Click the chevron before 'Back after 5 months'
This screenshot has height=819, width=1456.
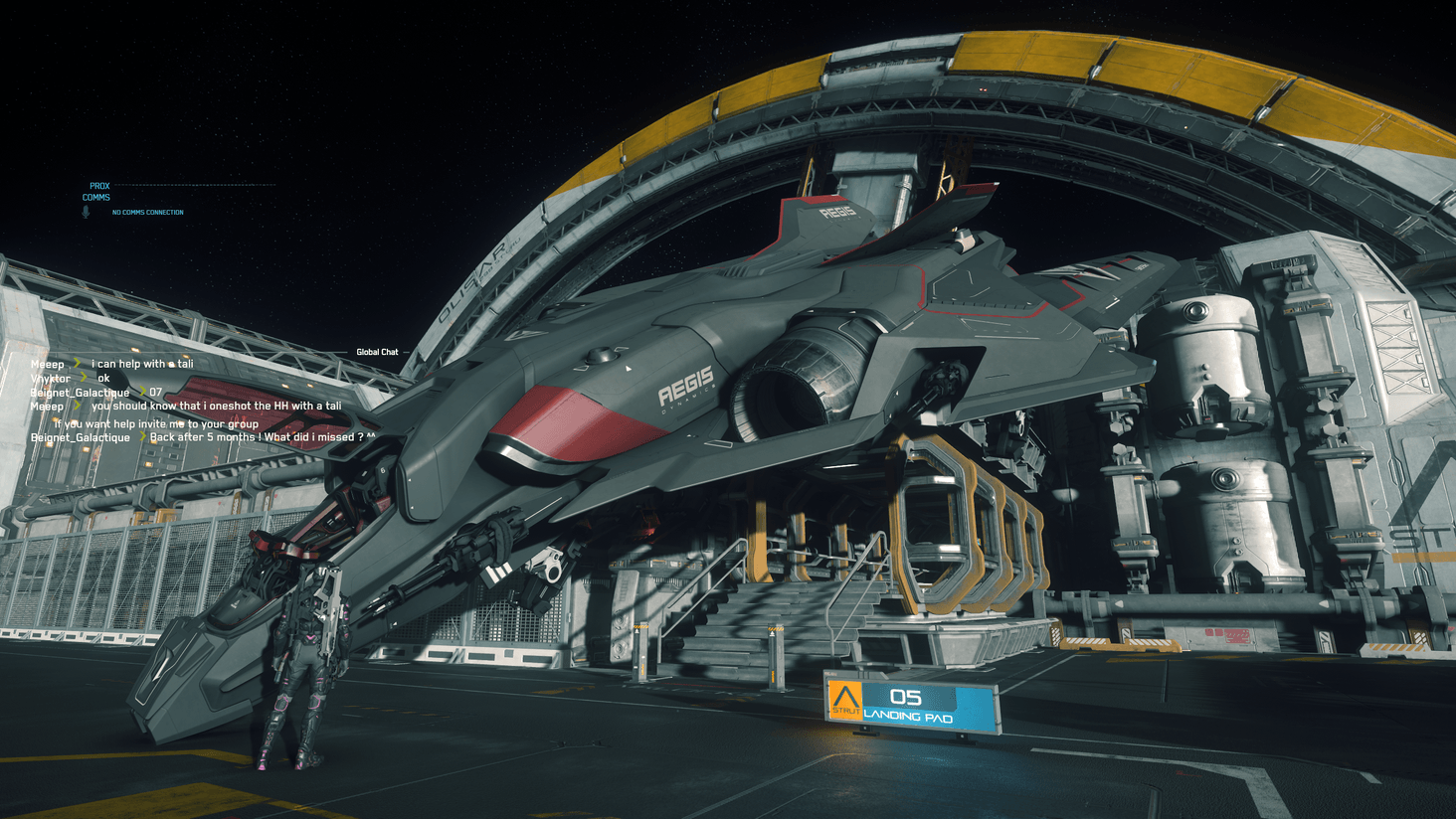point(143,437)
